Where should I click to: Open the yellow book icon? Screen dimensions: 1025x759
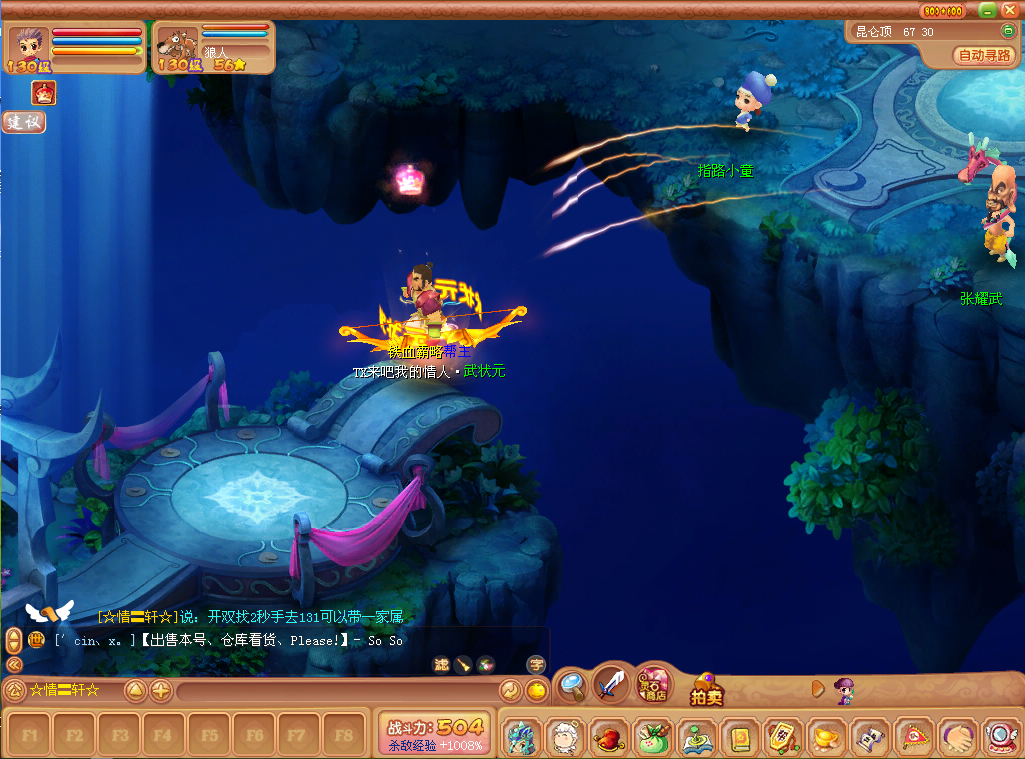[739, 737]
